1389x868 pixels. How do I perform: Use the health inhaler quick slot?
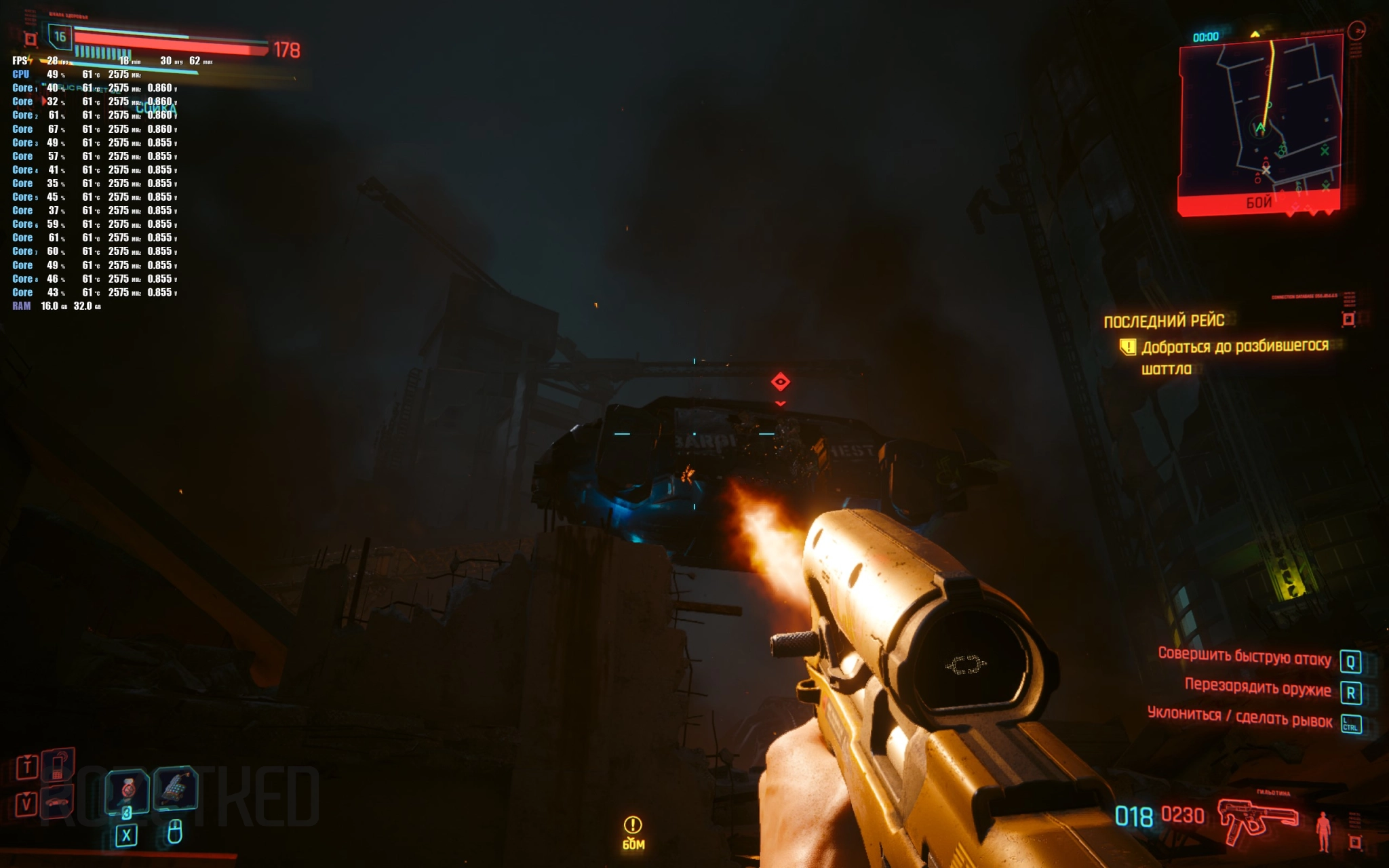click(128, 791)
